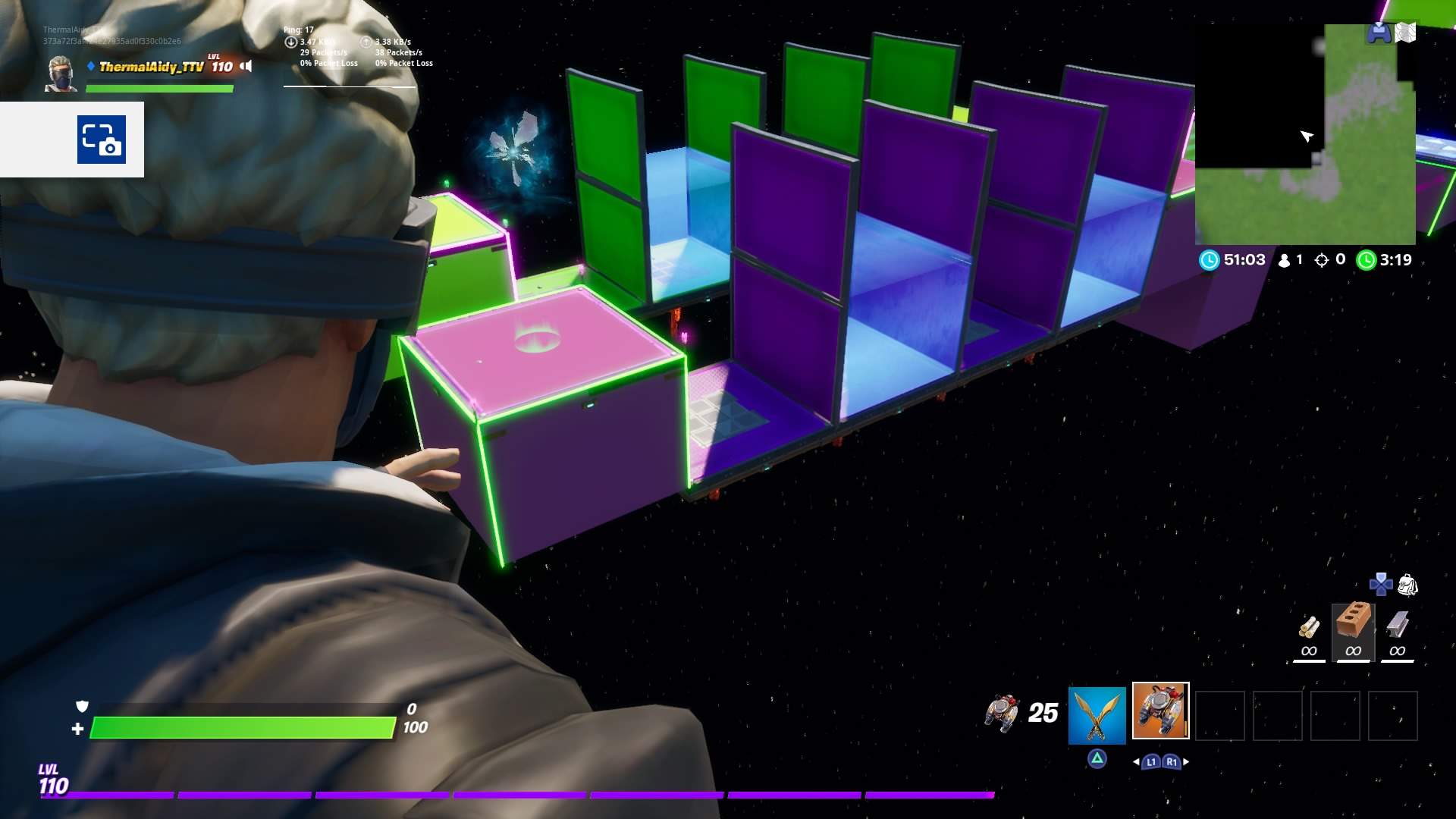
Task: Open the backpack inventory icon
Action: click(1407, 585)
